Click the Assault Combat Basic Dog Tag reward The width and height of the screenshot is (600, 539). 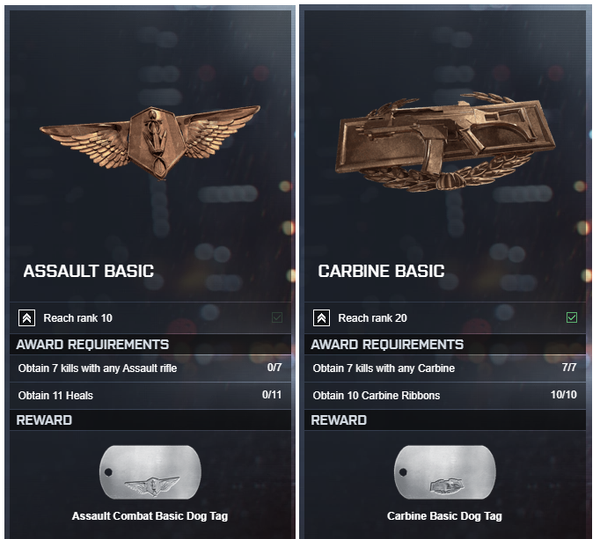coord(150,474)
